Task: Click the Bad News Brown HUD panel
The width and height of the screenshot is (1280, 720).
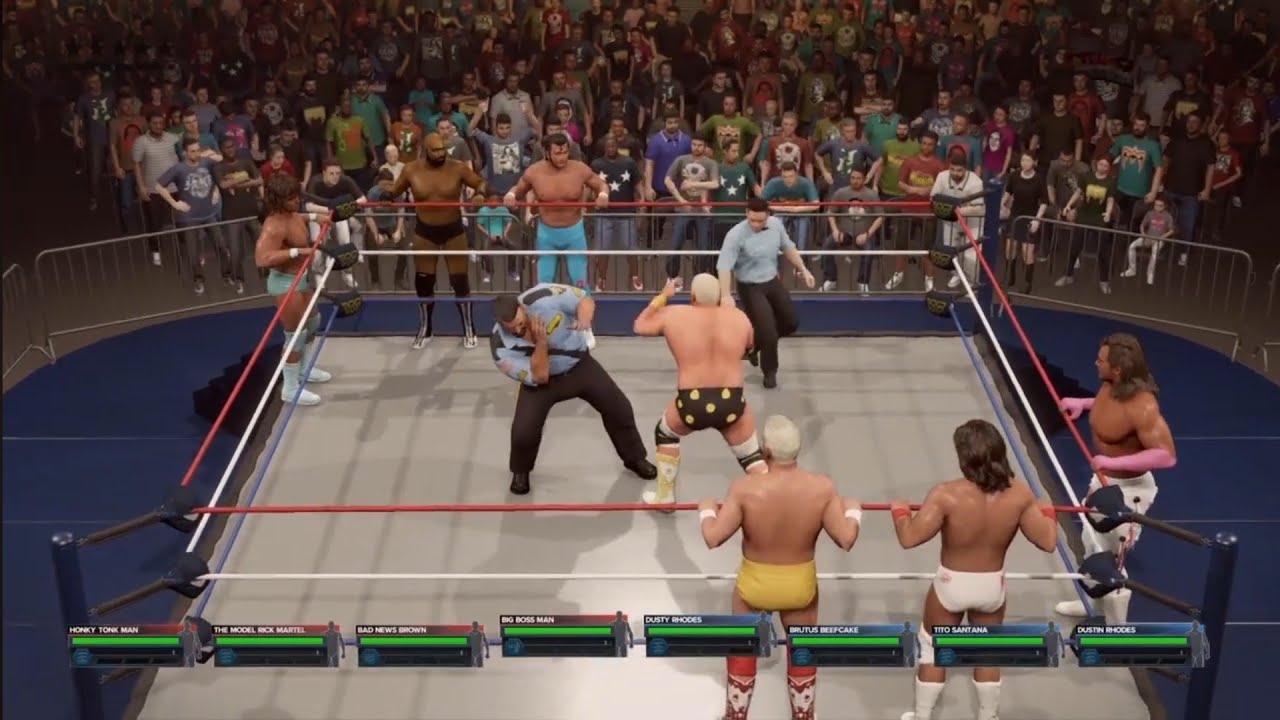Action: [x=421, y=645]
